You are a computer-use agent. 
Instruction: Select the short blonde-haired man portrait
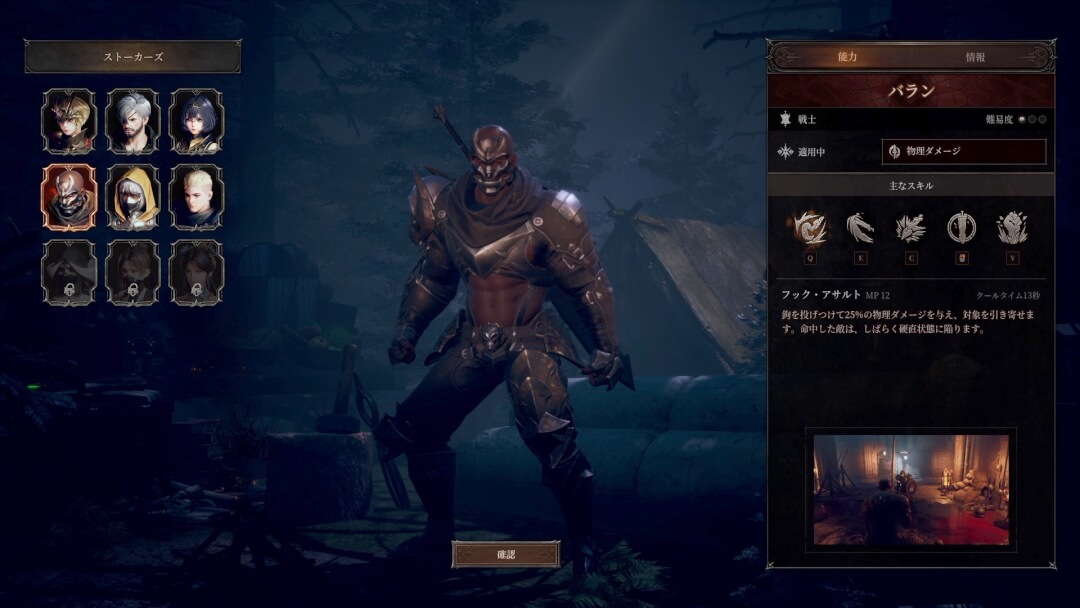click(197, 197)
